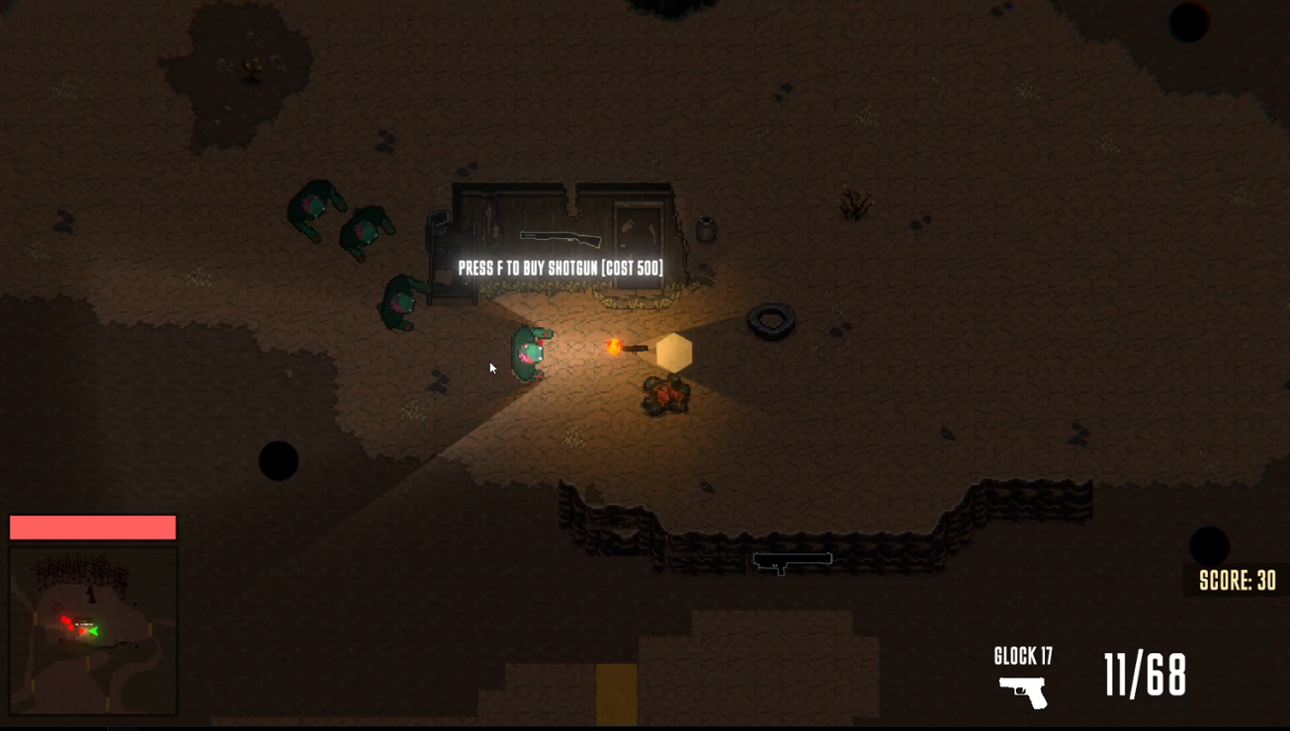Click the jug on the shop counter
This screenshot has height=731, width=1290.
tap(706, 228)
